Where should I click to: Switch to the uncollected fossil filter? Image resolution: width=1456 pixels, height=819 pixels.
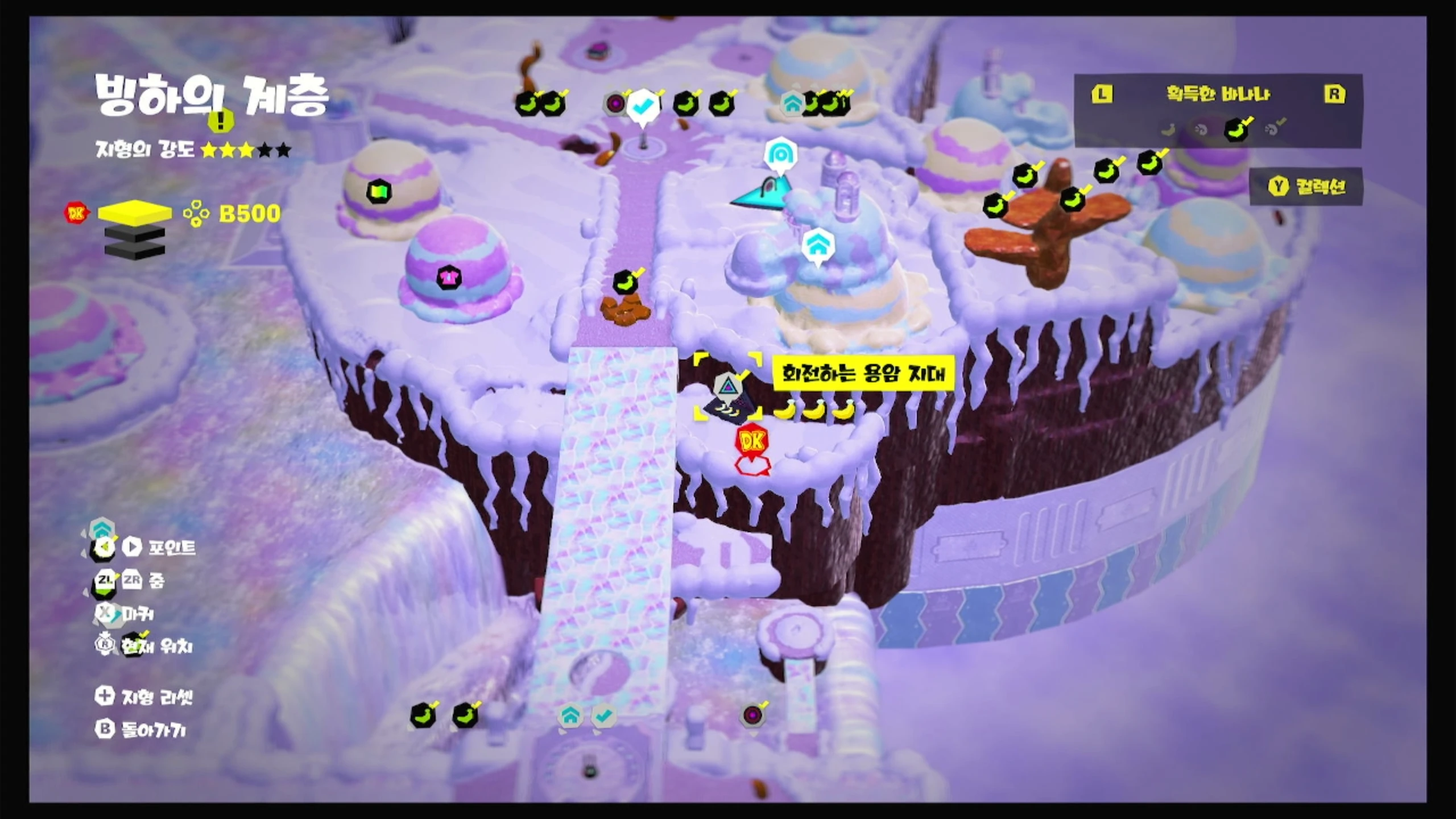coord(1201,130)
